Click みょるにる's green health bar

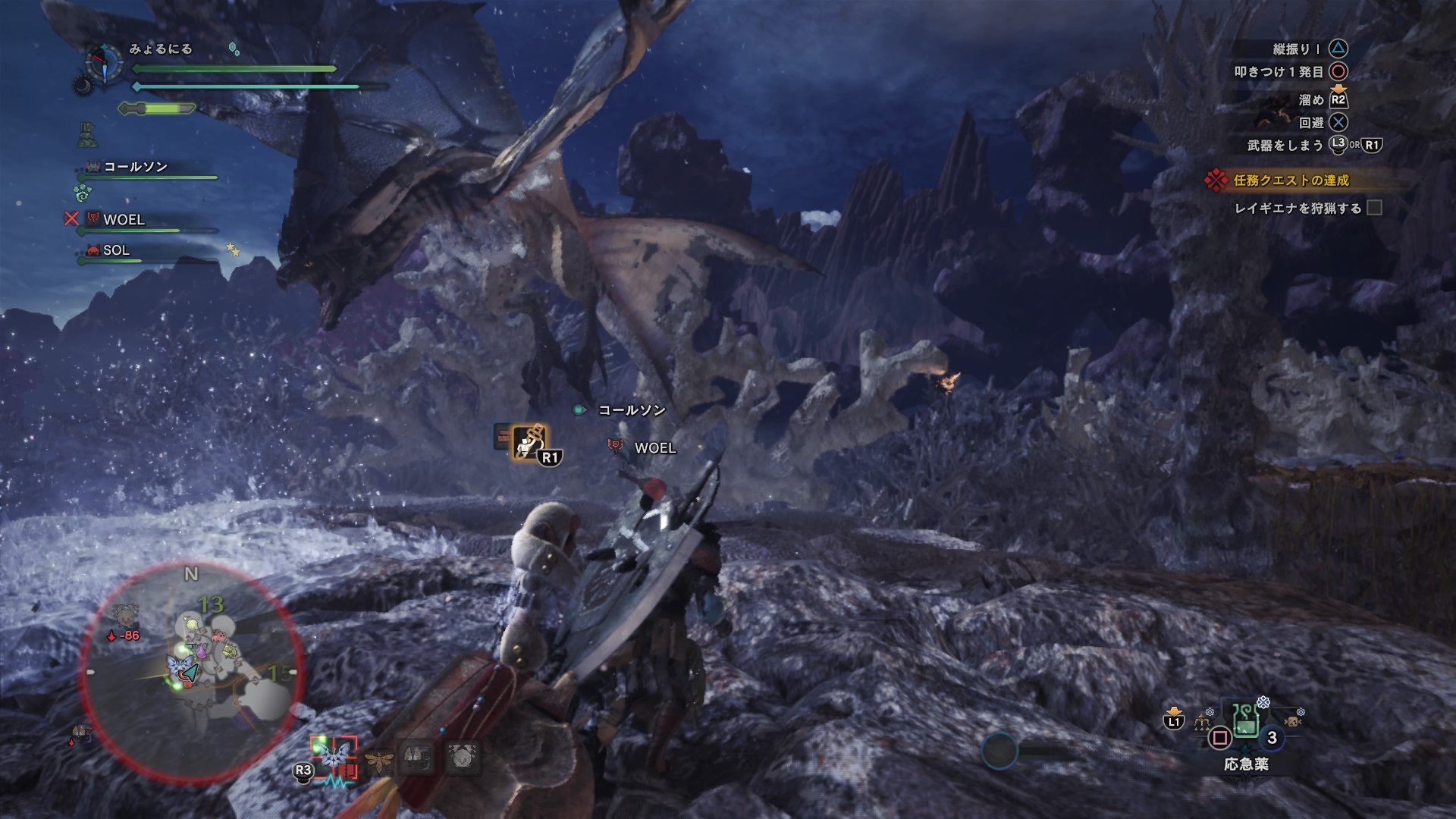pos(234,68)
